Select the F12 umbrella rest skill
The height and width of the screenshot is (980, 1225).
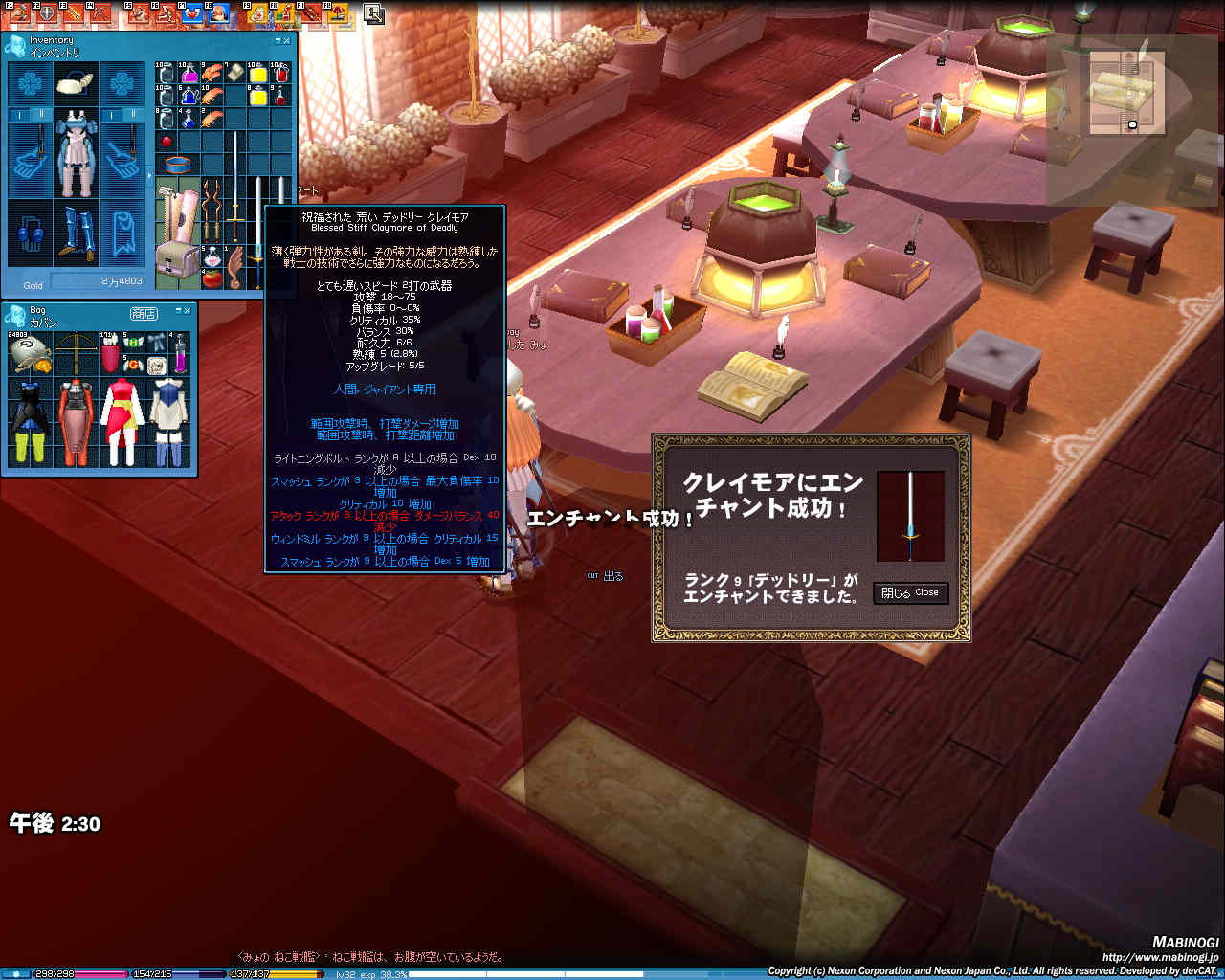pyautogui.click(x=339, y=13)
